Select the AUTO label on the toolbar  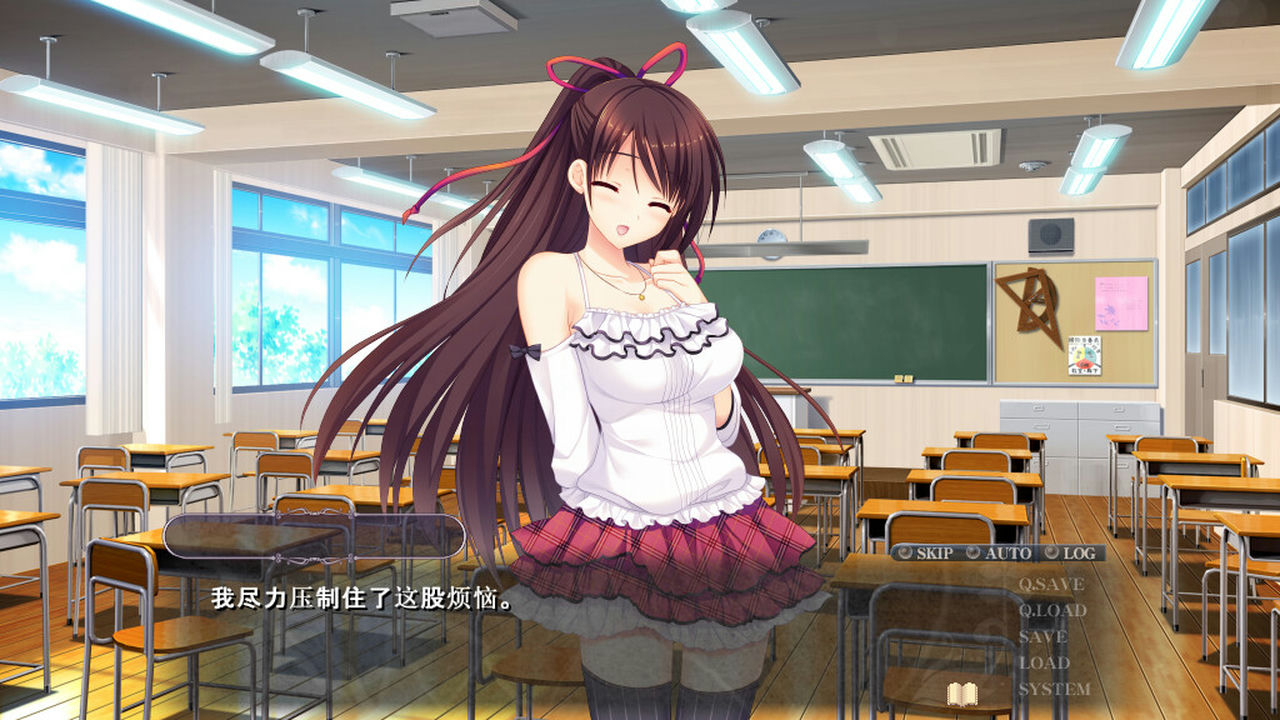coord(1008,552)
